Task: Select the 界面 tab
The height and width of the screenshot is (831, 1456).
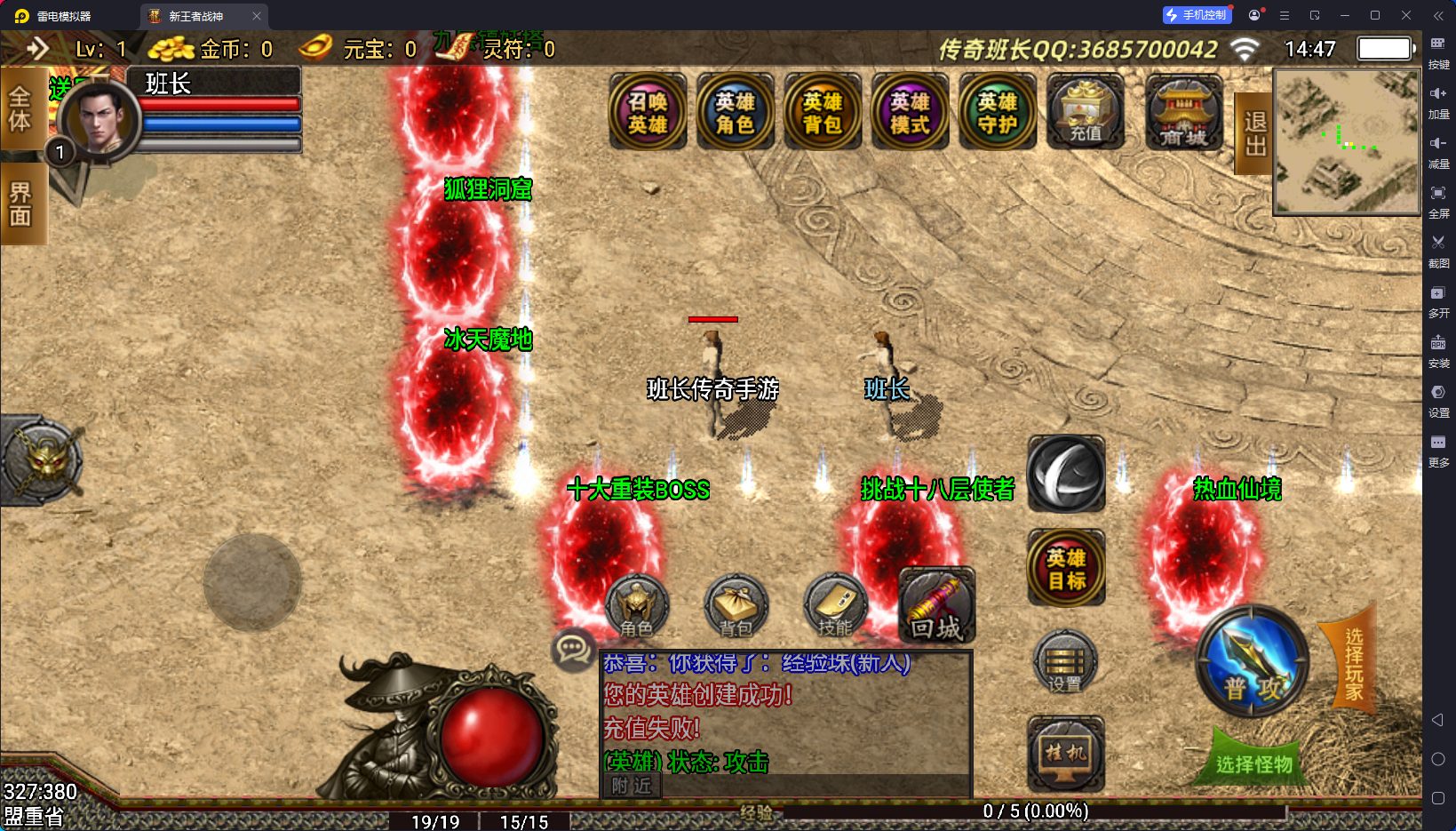Action: coord(20,204)
